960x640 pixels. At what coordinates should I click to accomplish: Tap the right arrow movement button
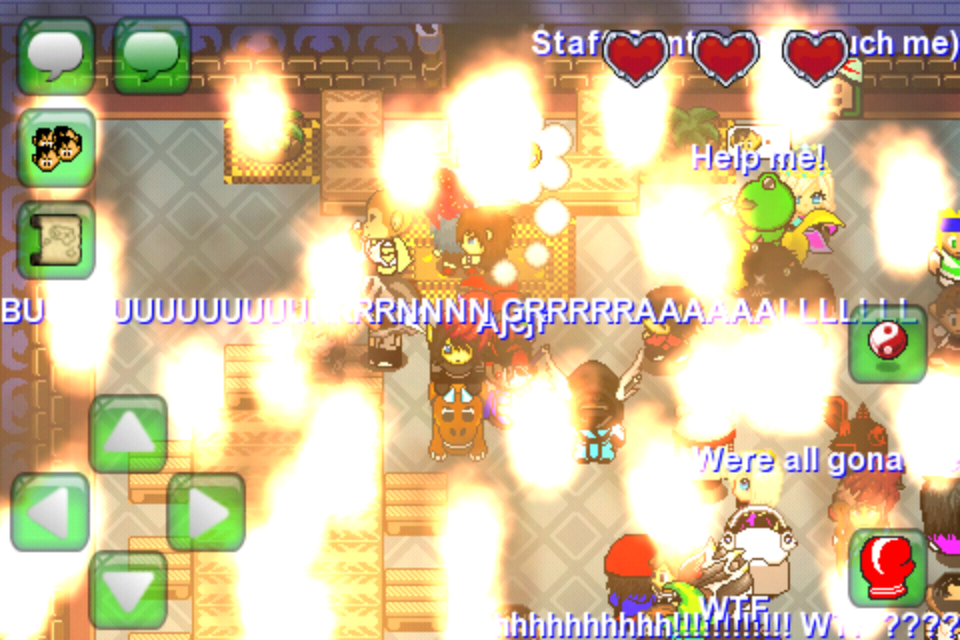pos(206,512)
